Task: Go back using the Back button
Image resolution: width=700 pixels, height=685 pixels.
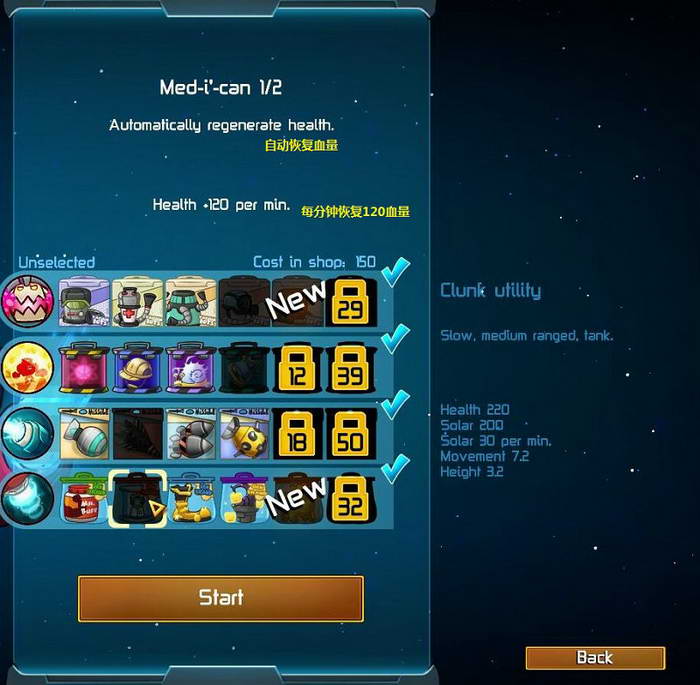Action: 595,657
